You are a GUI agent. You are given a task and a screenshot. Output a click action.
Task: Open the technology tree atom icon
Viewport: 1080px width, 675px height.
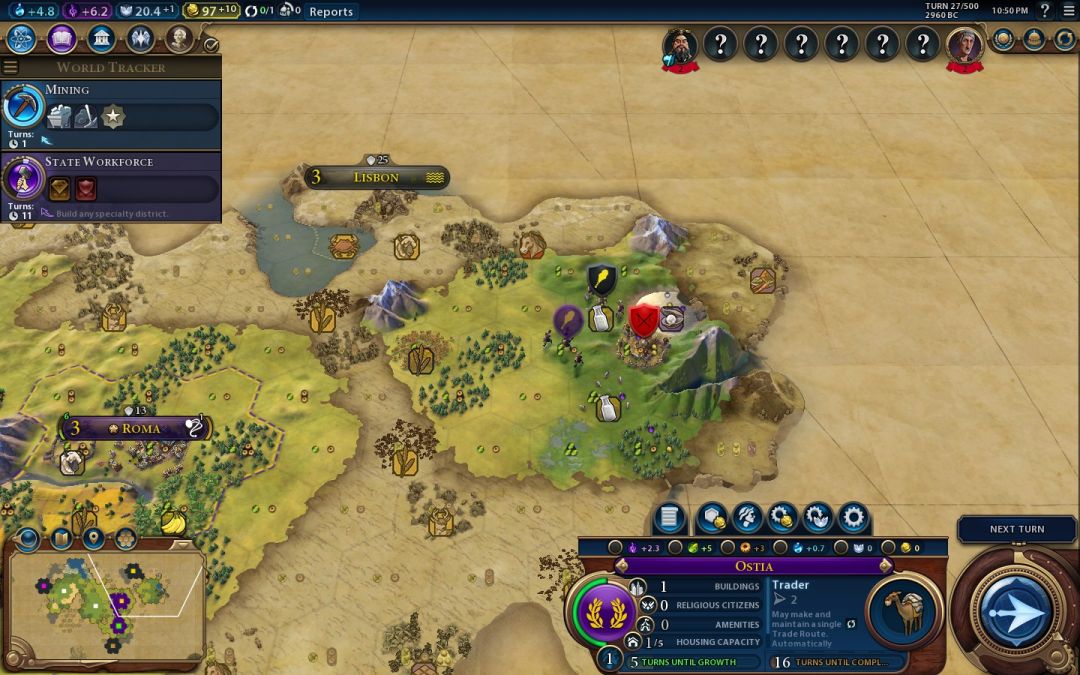22,39
